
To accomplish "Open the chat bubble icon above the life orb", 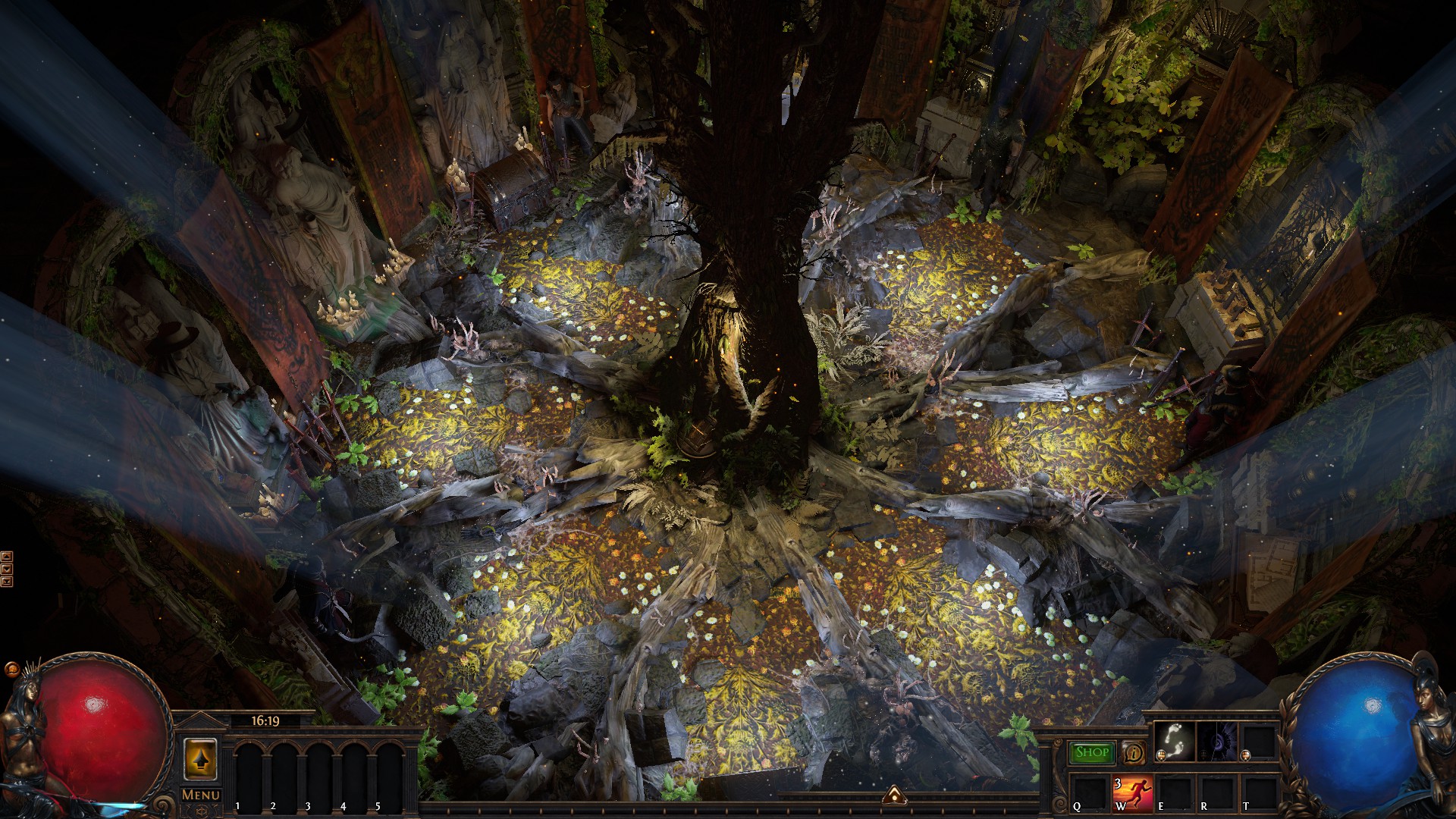I will (x=11, y=670).
